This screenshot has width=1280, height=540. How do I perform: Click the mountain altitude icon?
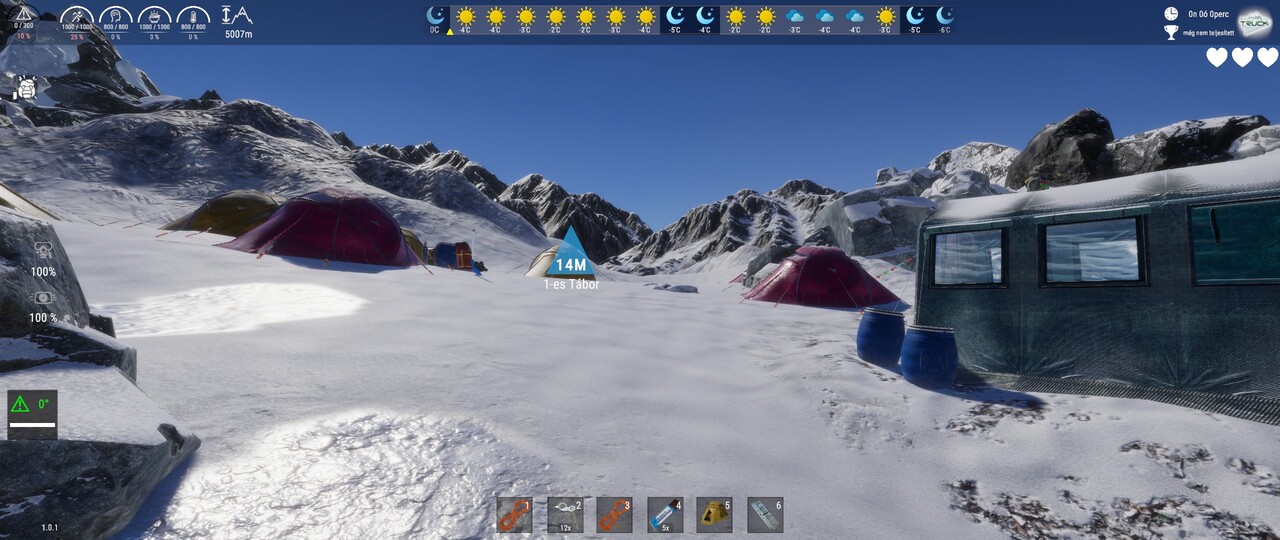[238, 16]
